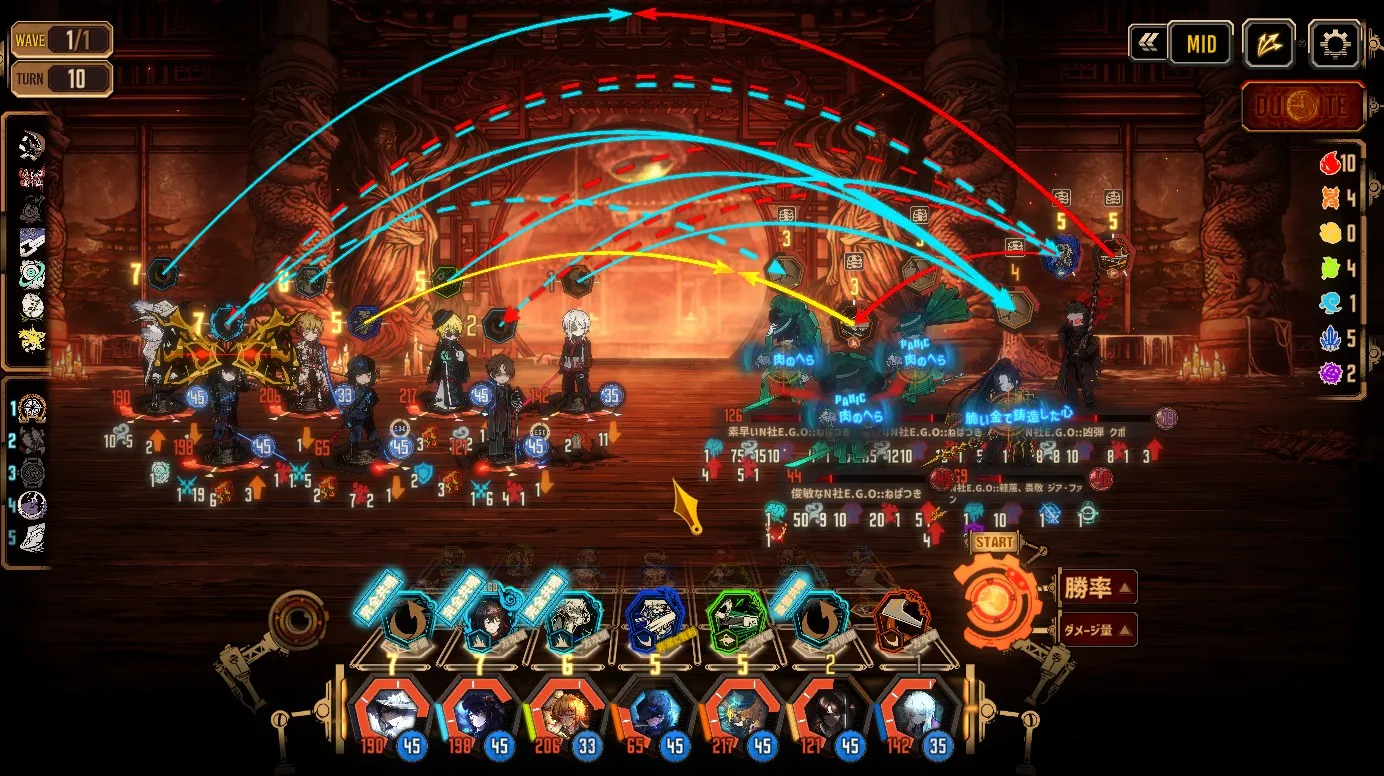
Task: Click the double-chevron collapse button beside MID
Action: pos(1147,43)
